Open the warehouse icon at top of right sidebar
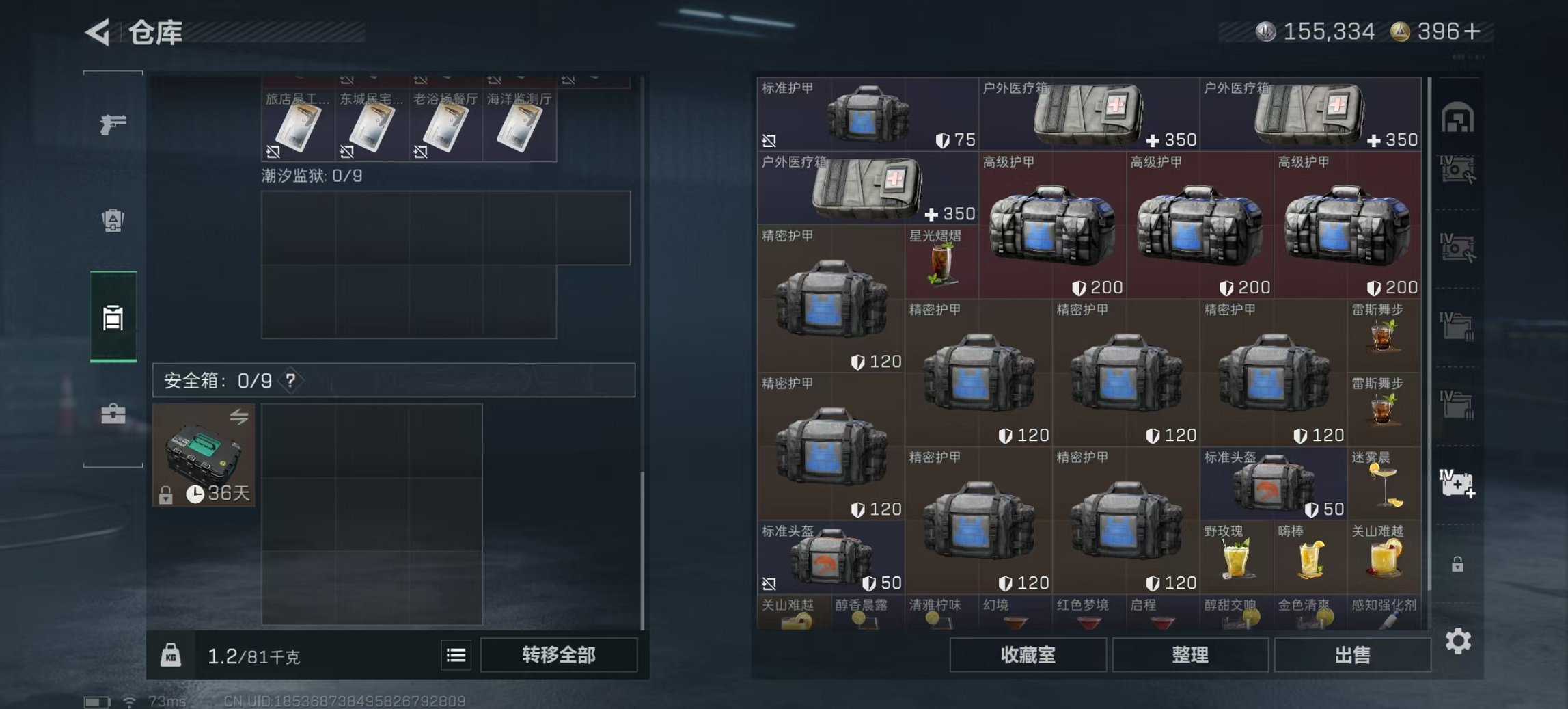1568x709 pixels. (x=1458, y=118)
